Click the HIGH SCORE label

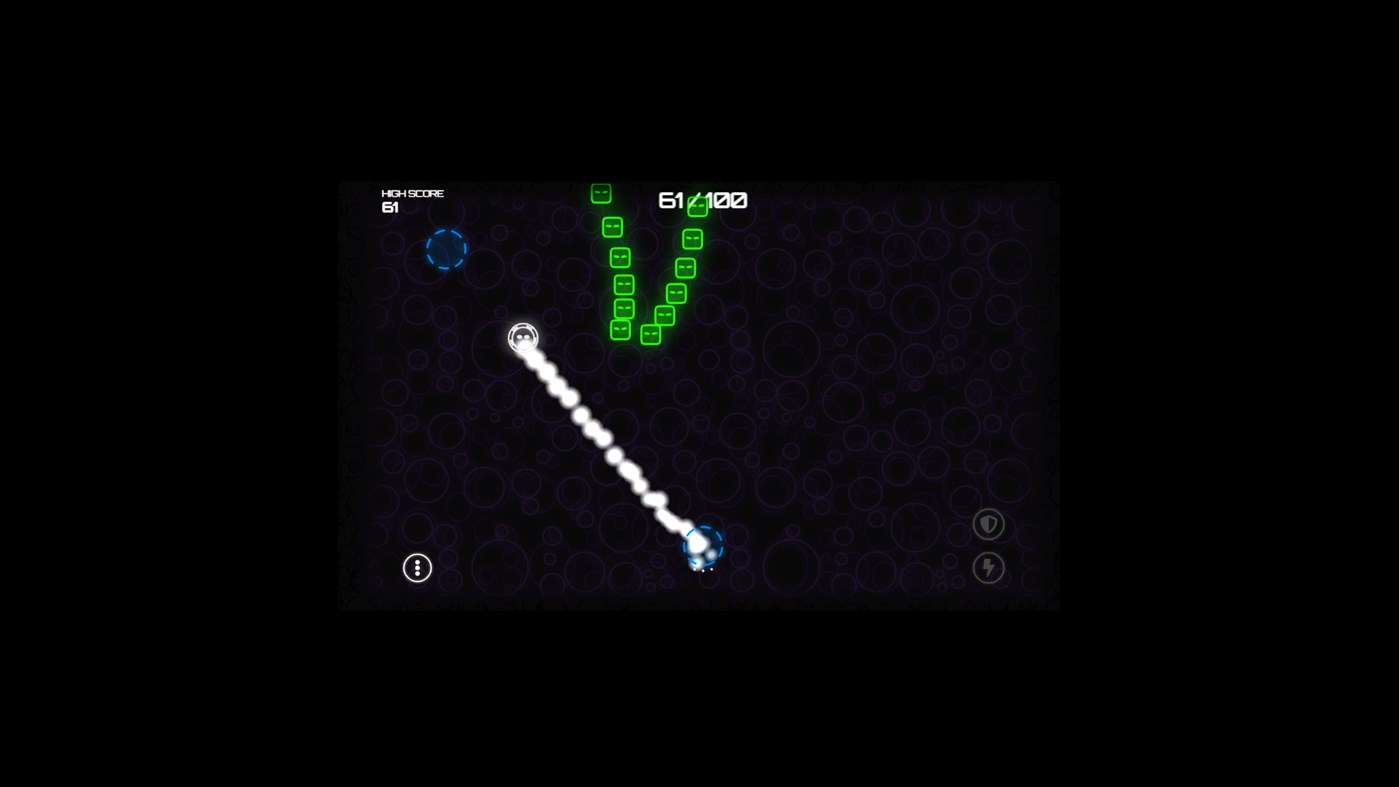(x=411, y=193)
